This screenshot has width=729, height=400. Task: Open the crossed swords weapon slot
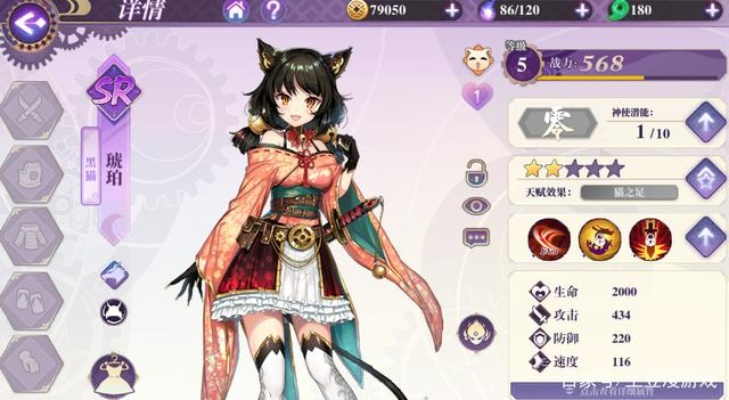click(x=33, y=112)
